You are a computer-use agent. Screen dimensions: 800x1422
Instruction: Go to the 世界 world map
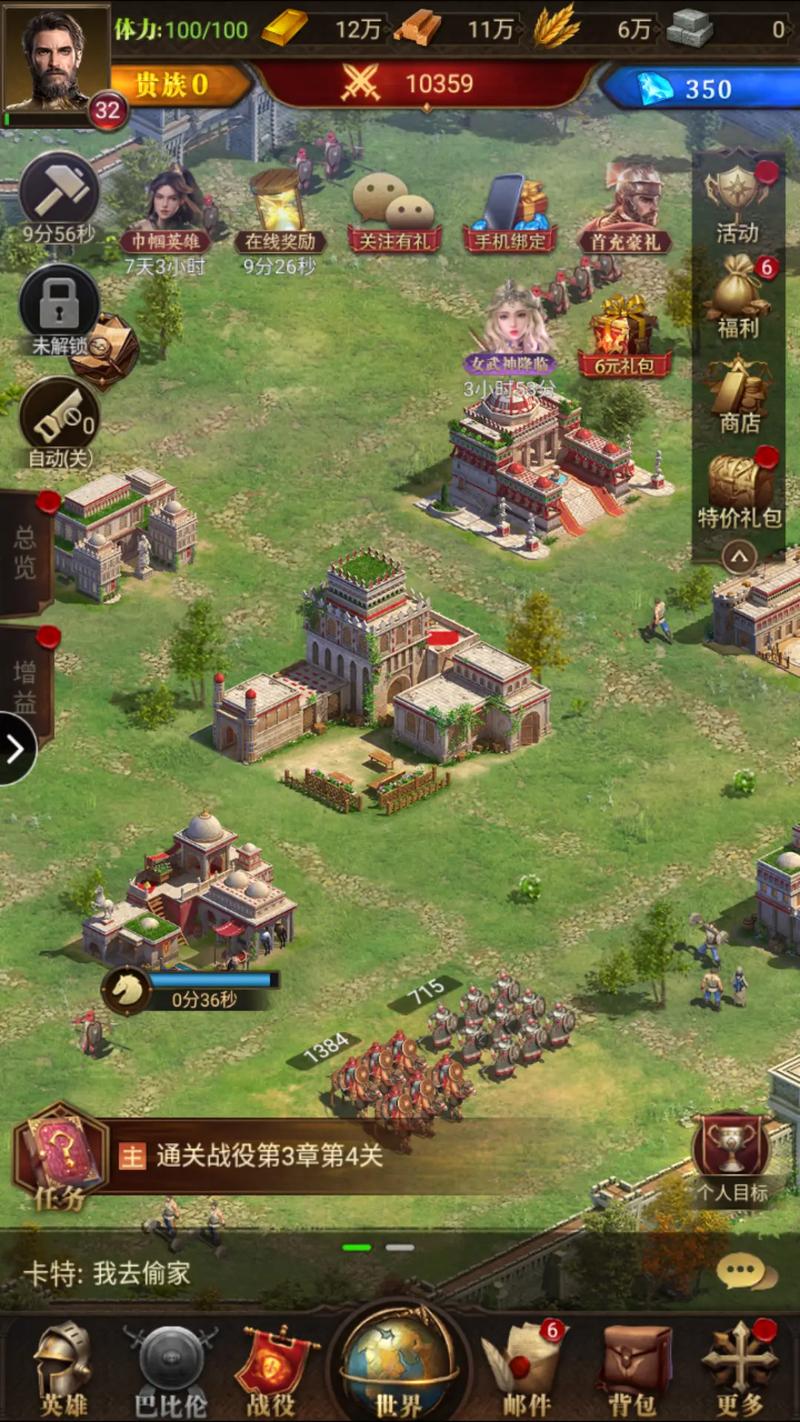coord(399,1362)
